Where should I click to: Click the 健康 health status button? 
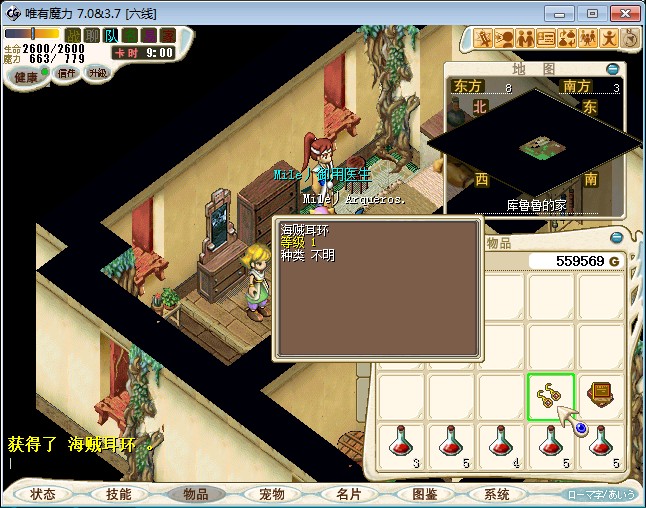coord(26,77)
